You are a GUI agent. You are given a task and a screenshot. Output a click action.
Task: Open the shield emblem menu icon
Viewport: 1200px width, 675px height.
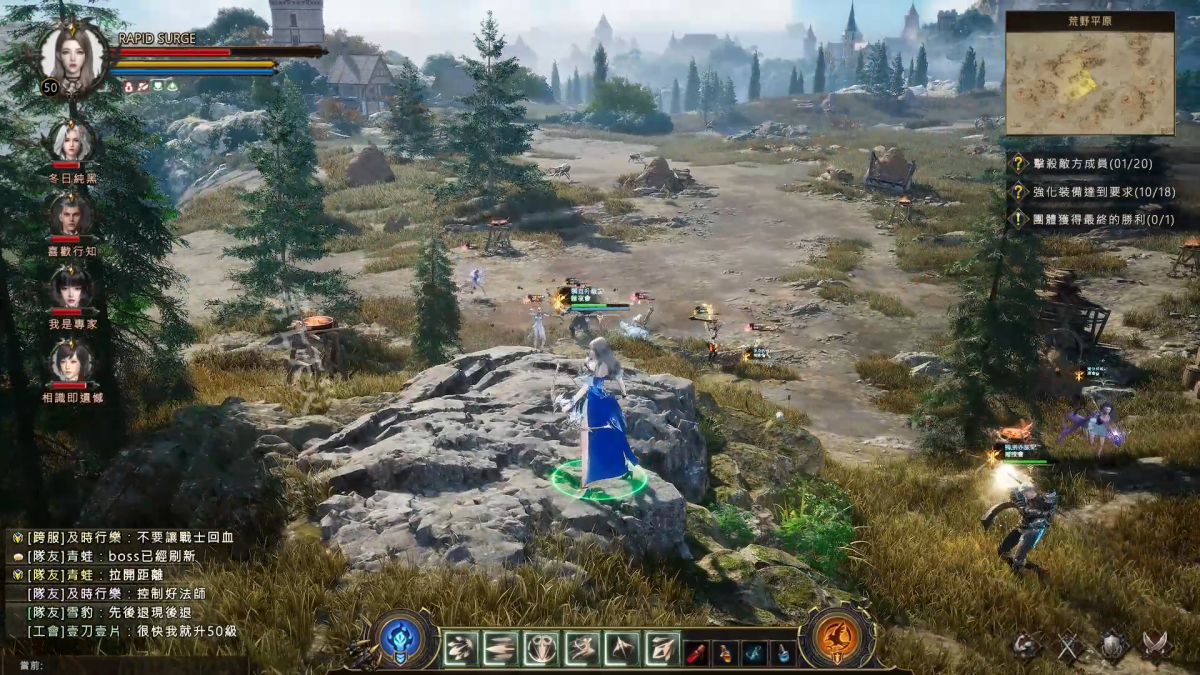point(1113,647)
